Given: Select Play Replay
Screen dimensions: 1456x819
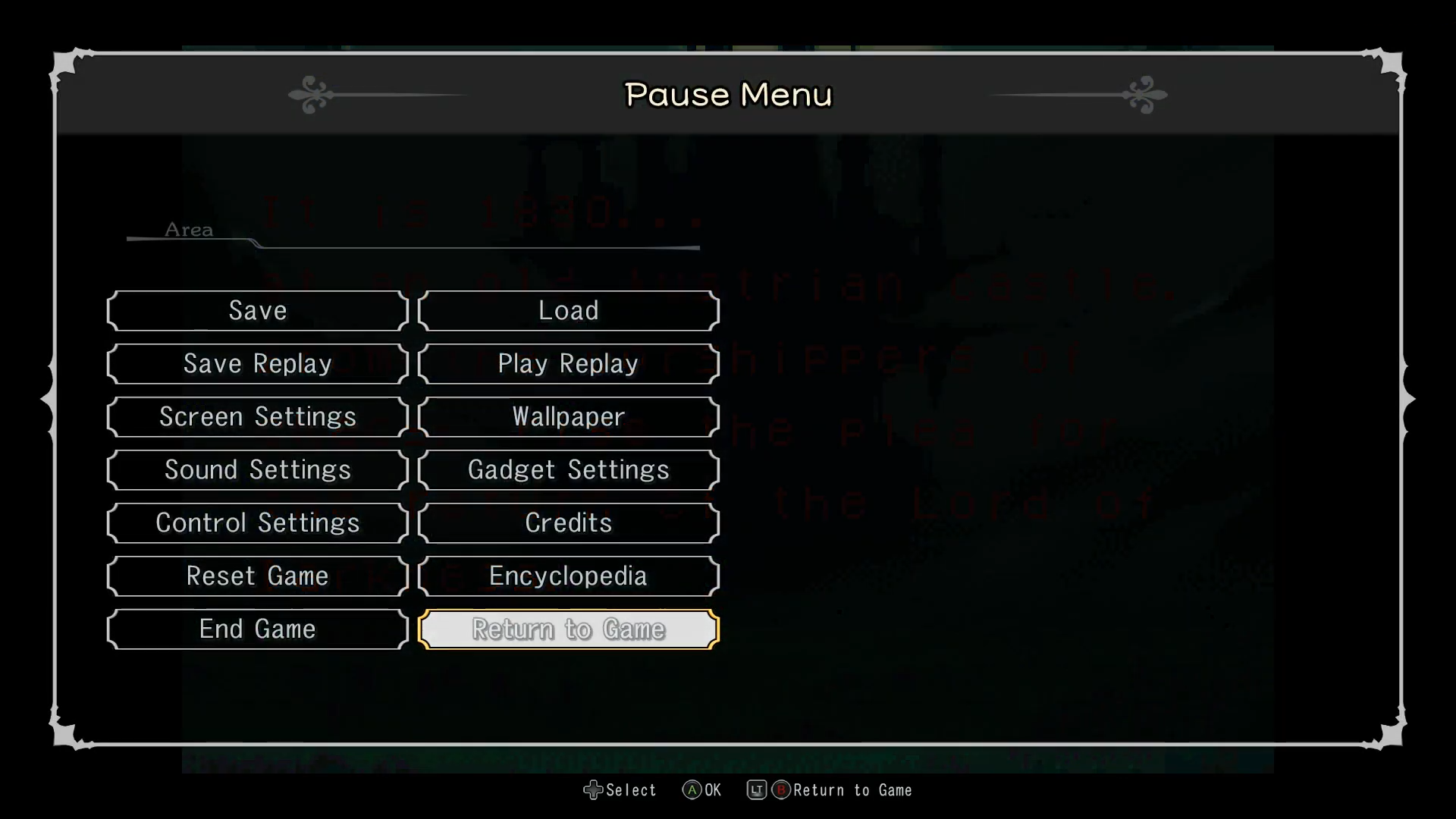Looking at the screenshot, I should 568,364.
